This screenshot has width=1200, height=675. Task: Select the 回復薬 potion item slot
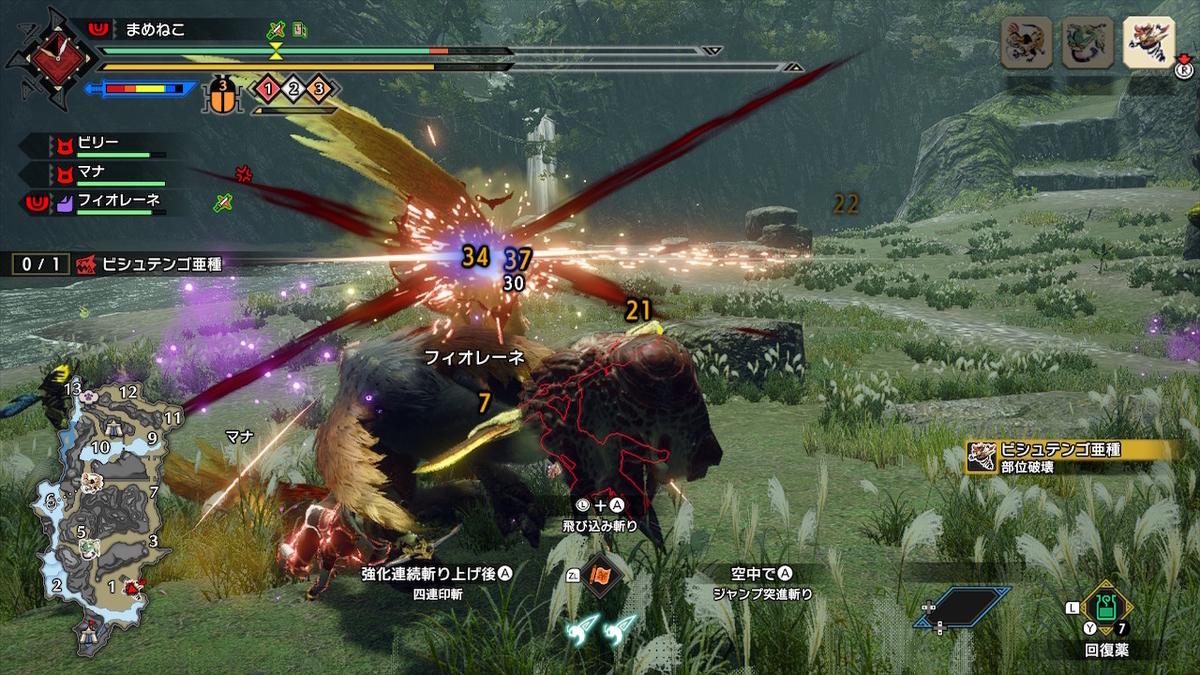(x=1105, y=606)
